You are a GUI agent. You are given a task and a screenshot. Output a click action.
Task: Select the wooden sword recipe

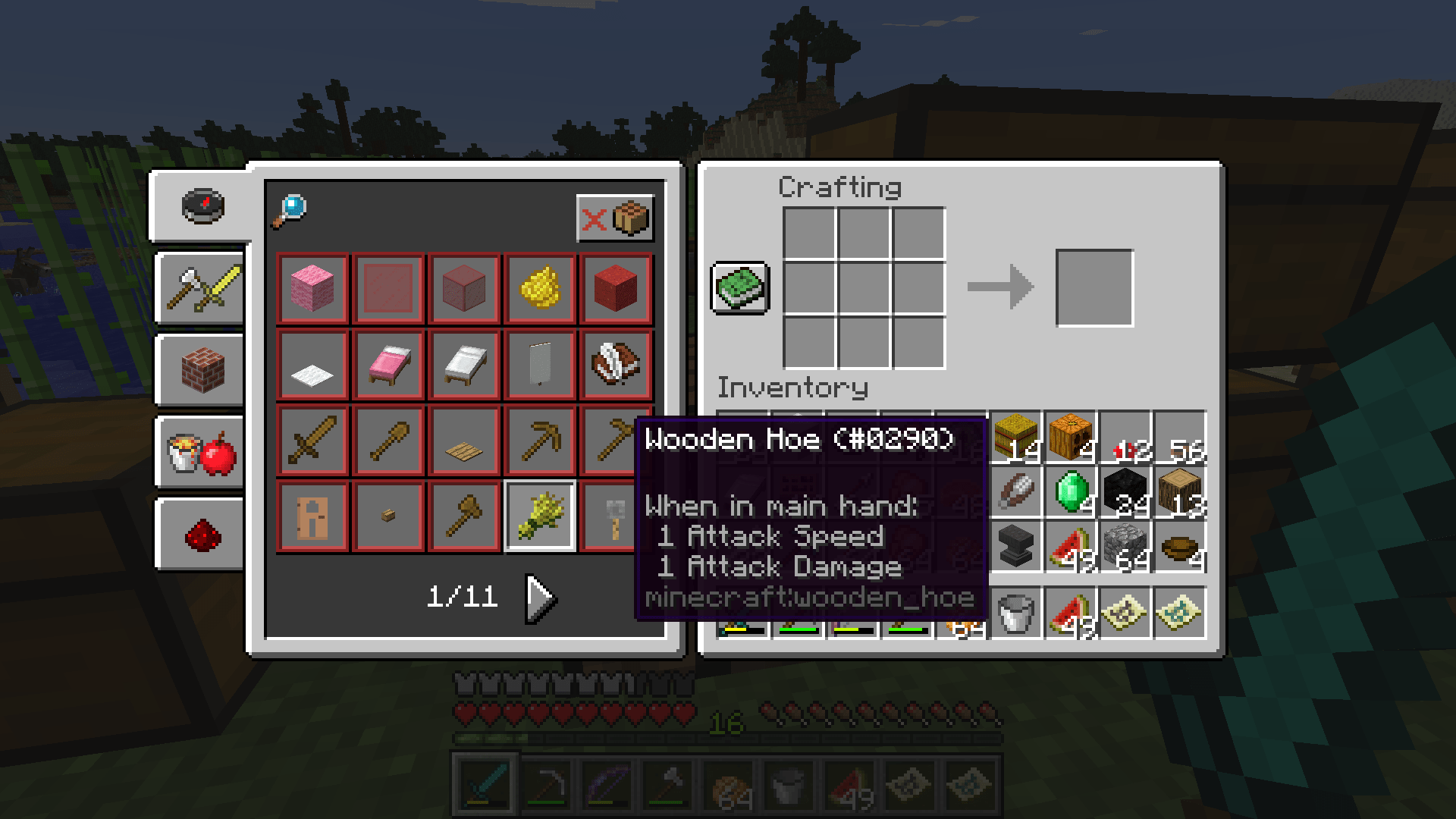[311, 440]
